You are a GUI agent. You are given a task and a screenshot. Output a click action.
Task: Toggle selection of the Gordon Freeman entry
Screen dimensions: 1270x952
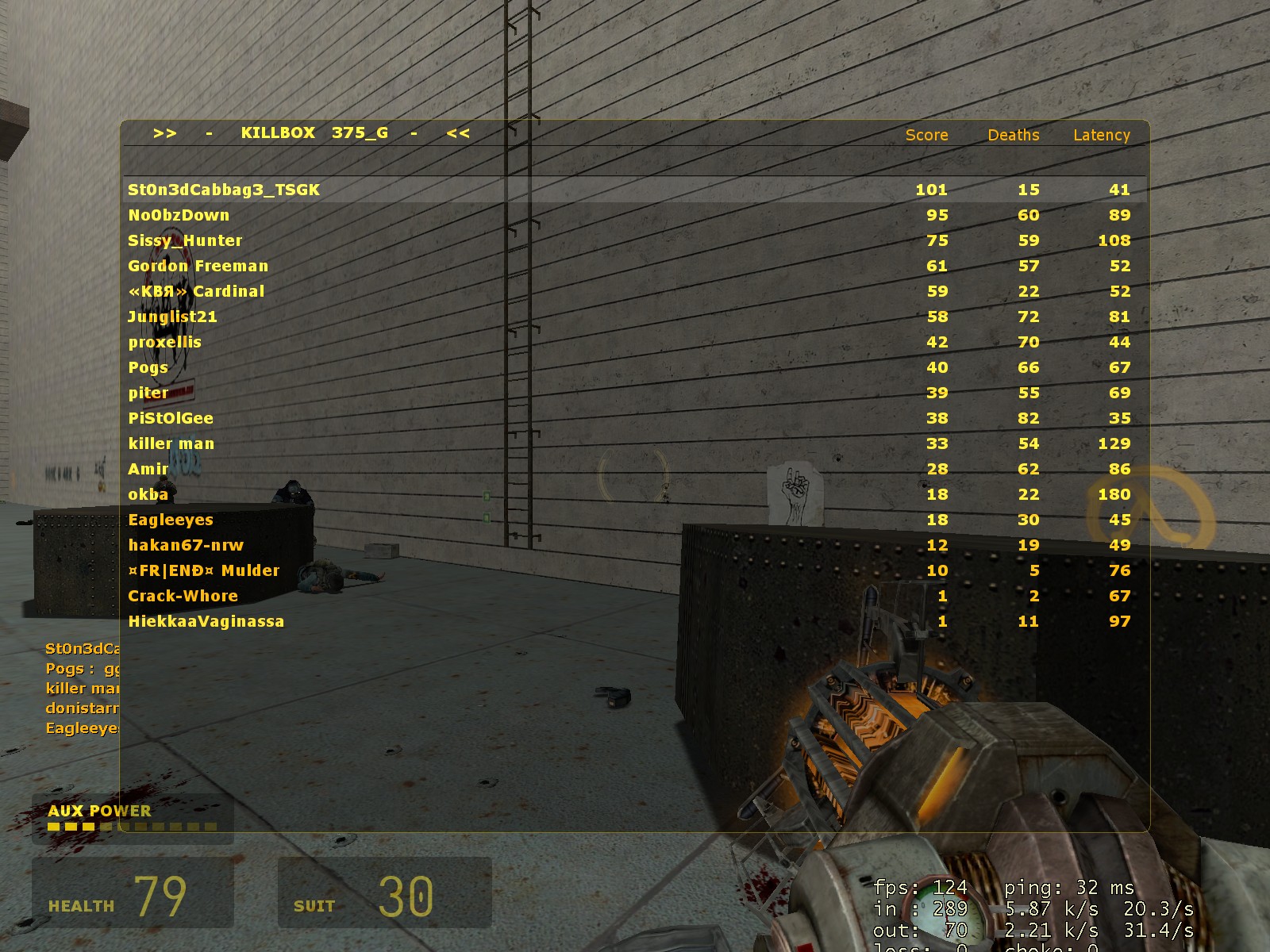pos(198,266)
